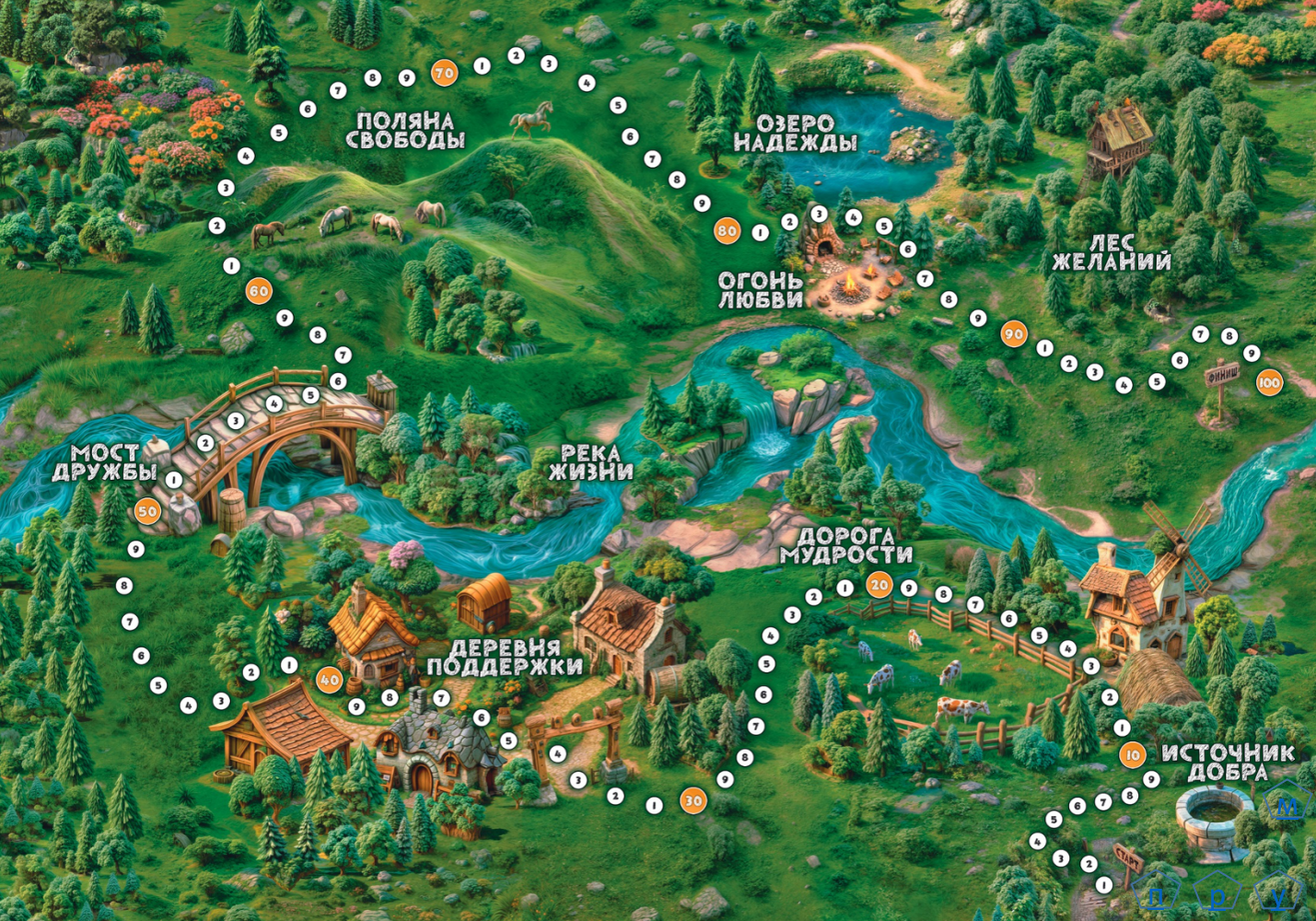Select the orange milestone tile 40
This screenshot has width=1316, height=921.
pyautogui.click(x=329, y=681)
